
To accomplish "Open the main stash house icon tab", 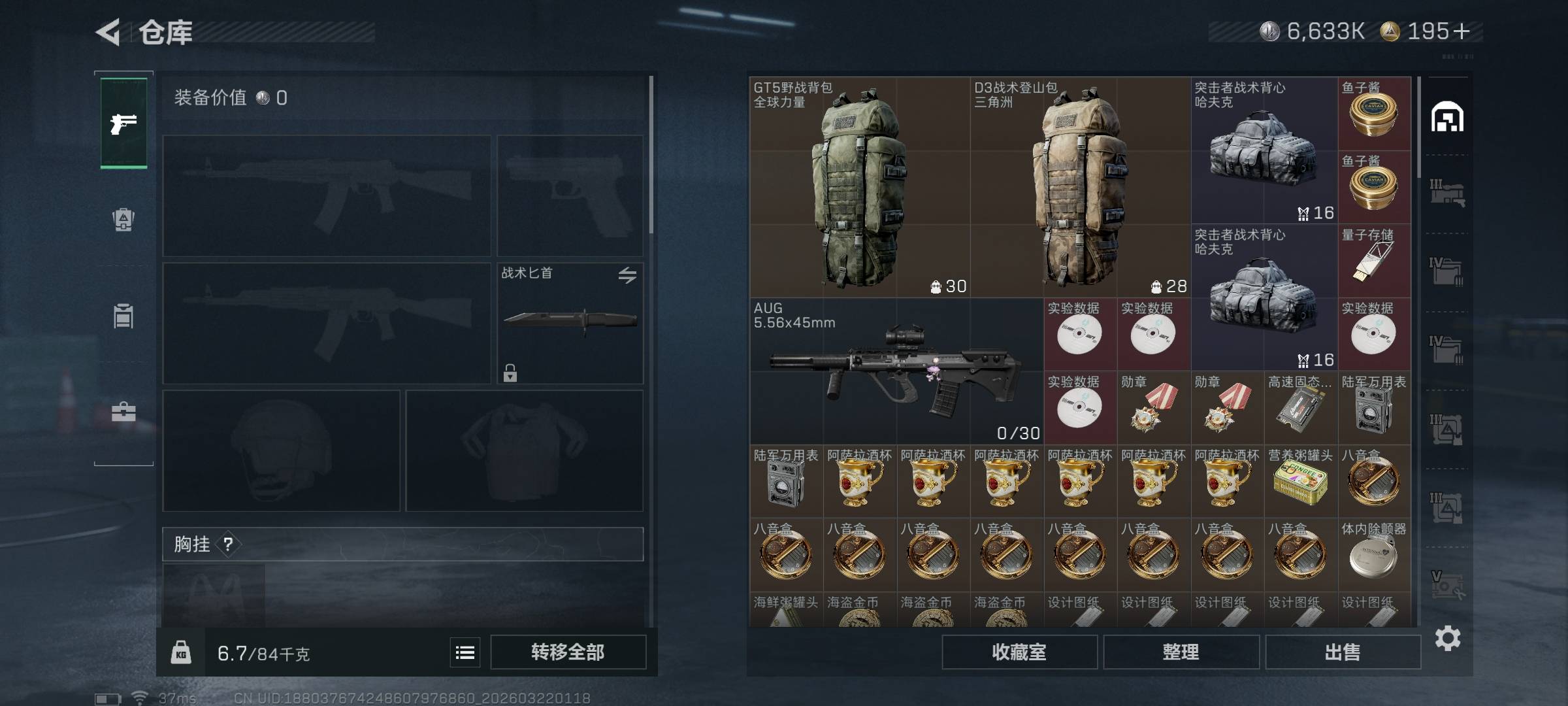I will click(1447, 118).
